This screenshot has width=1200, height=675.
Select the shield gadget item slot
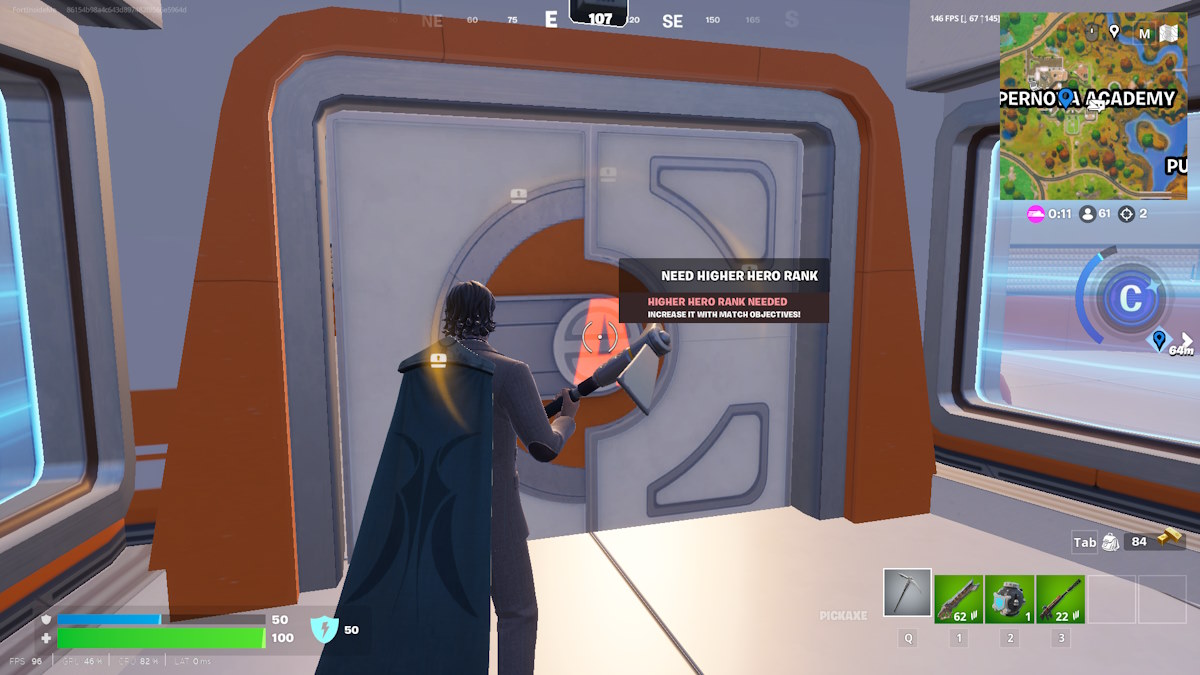[1009, 599]
